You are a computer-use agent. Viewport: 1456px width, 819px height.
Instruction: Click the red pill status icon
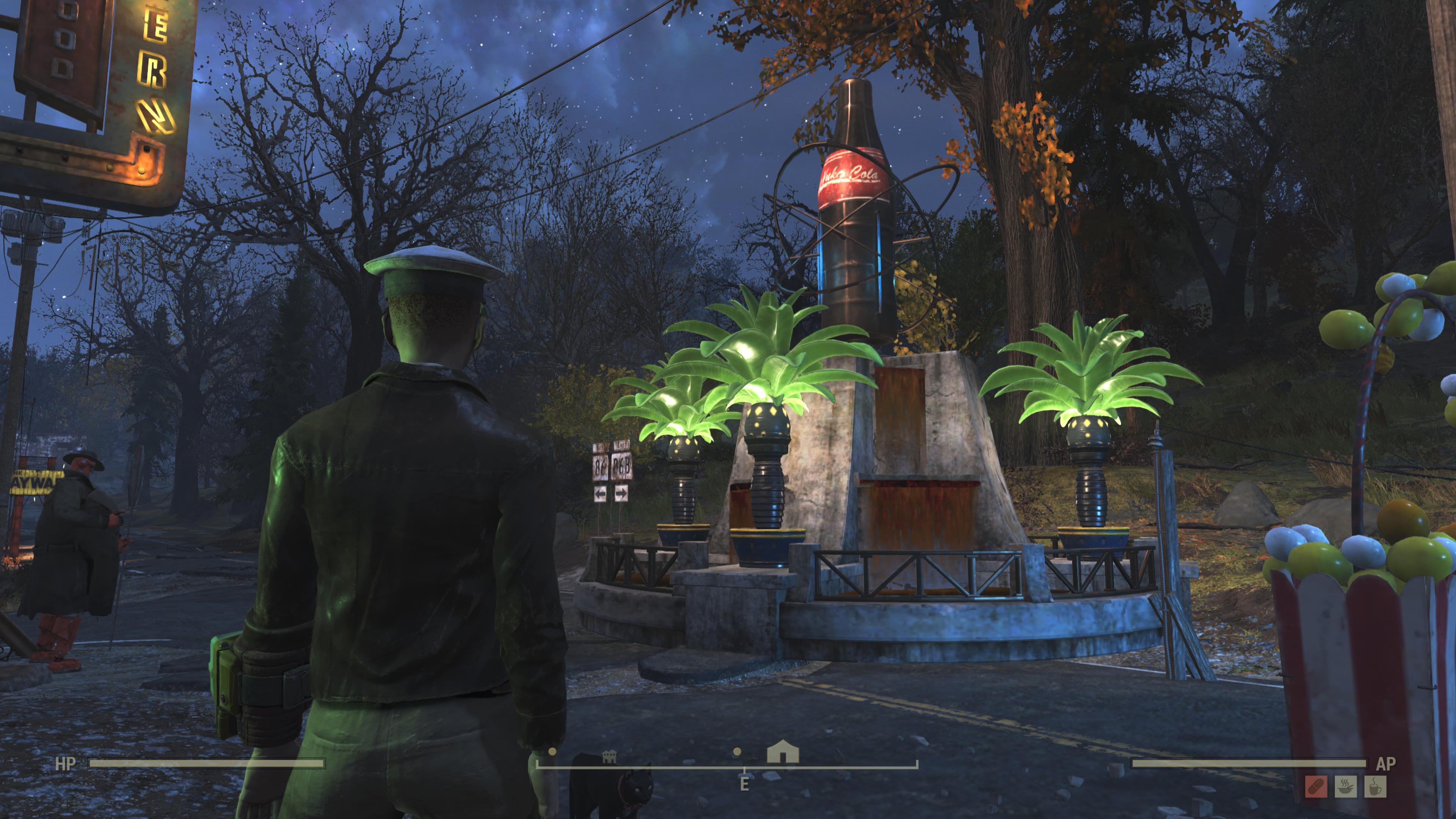(x=1316, y=786)
